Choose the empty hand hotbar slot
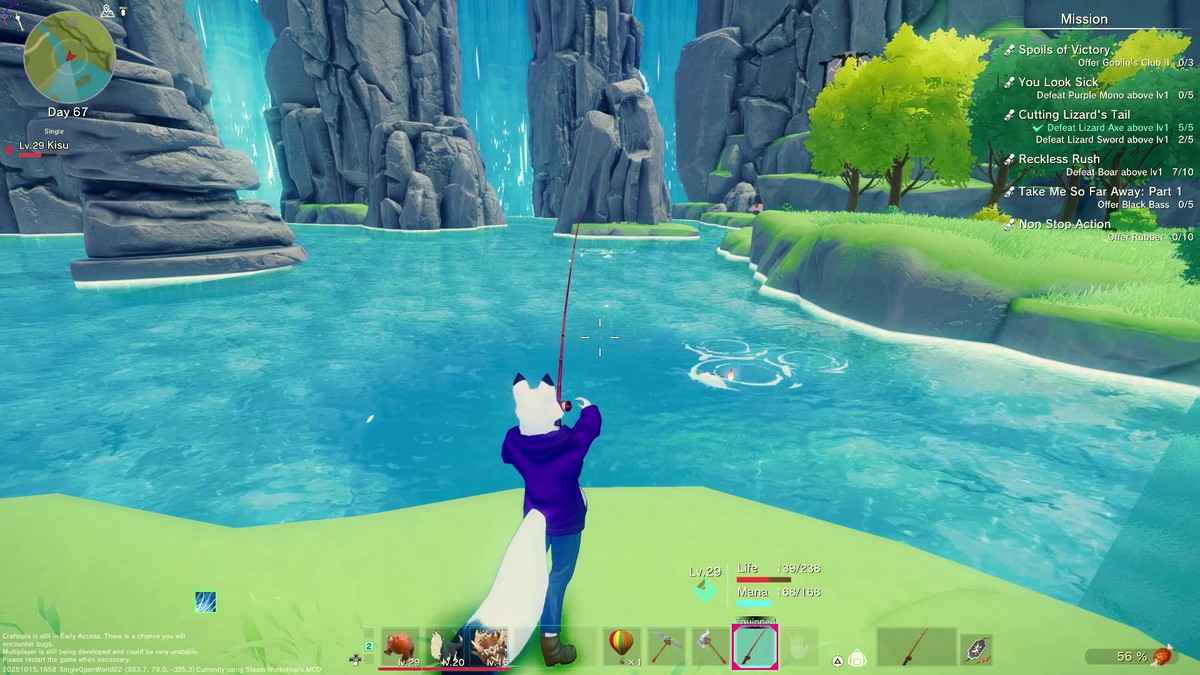 point(799,647)
